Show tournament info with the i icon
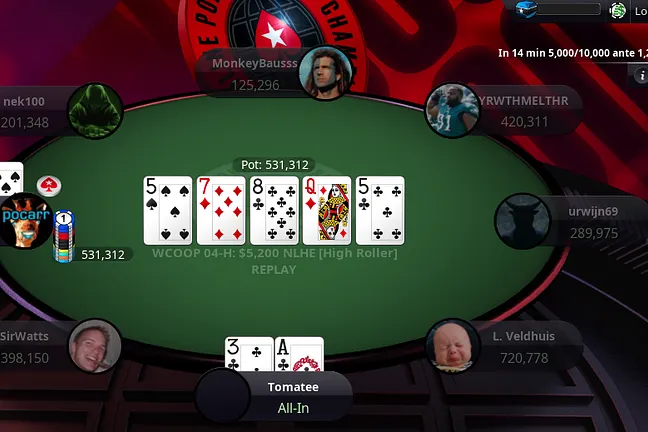The width and height of the screenshot is (648, 432). [x=642, y=75]
